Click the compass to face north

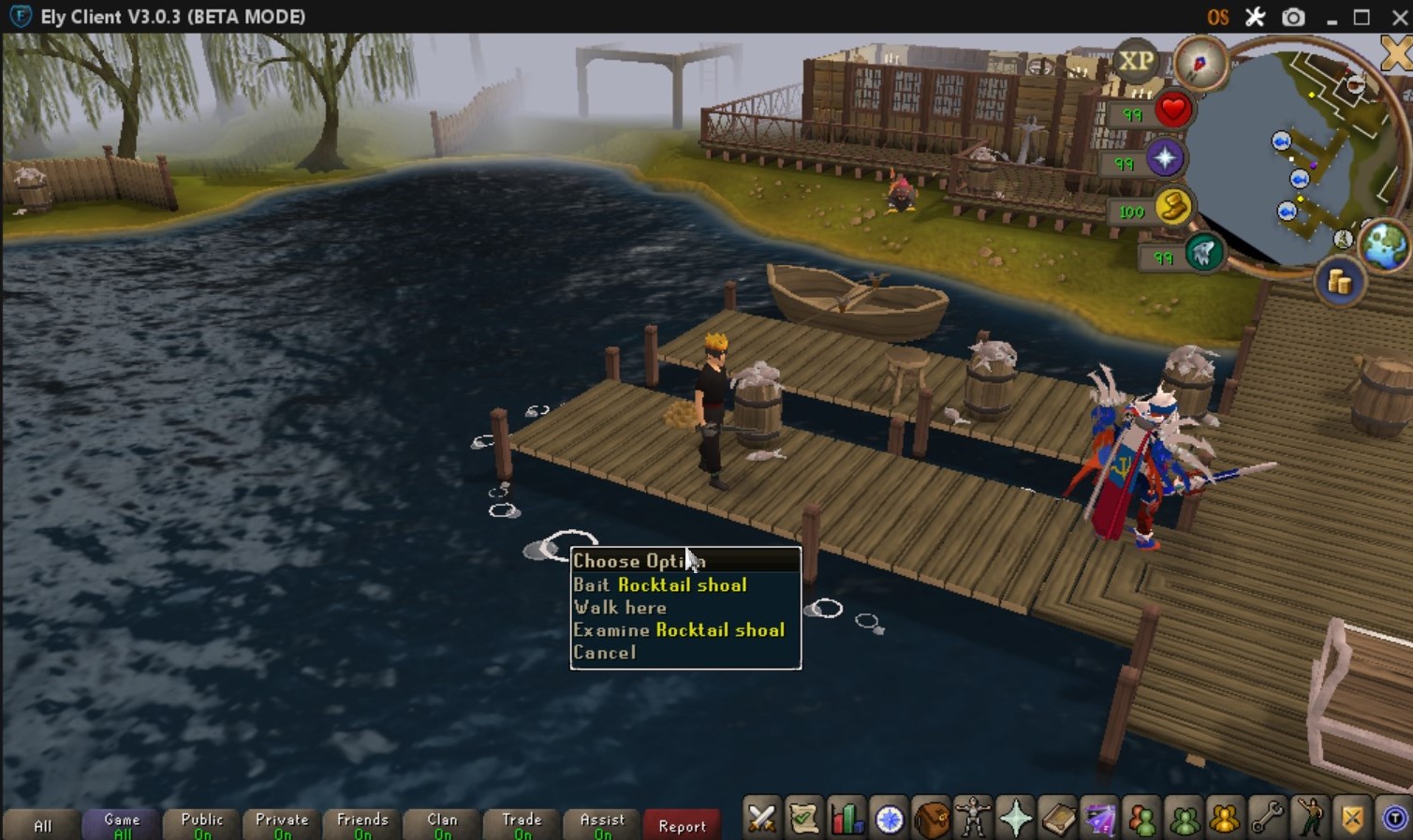[1200, 64]
